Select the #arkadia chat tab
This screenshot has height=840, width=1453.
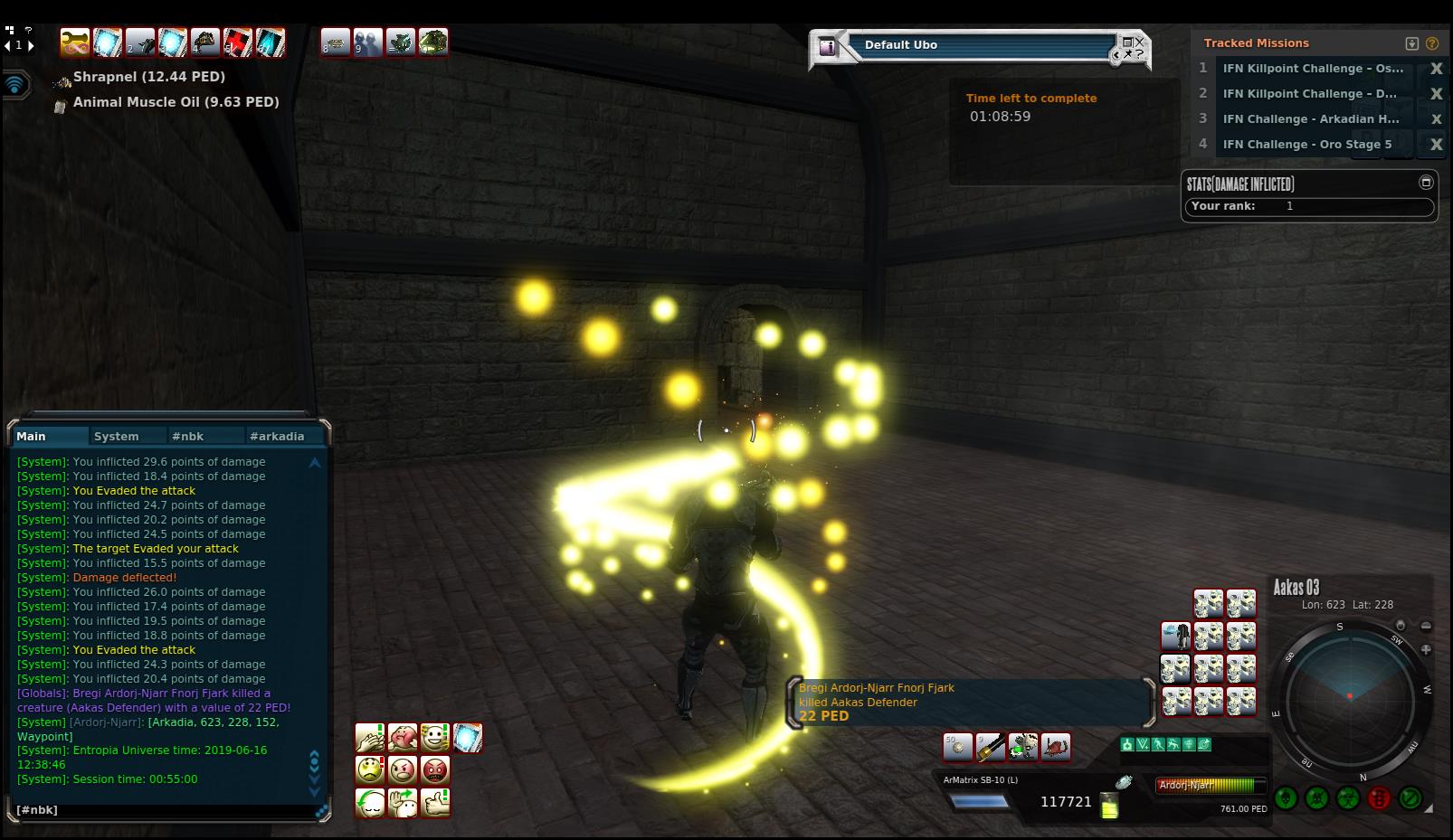[277, 436]
